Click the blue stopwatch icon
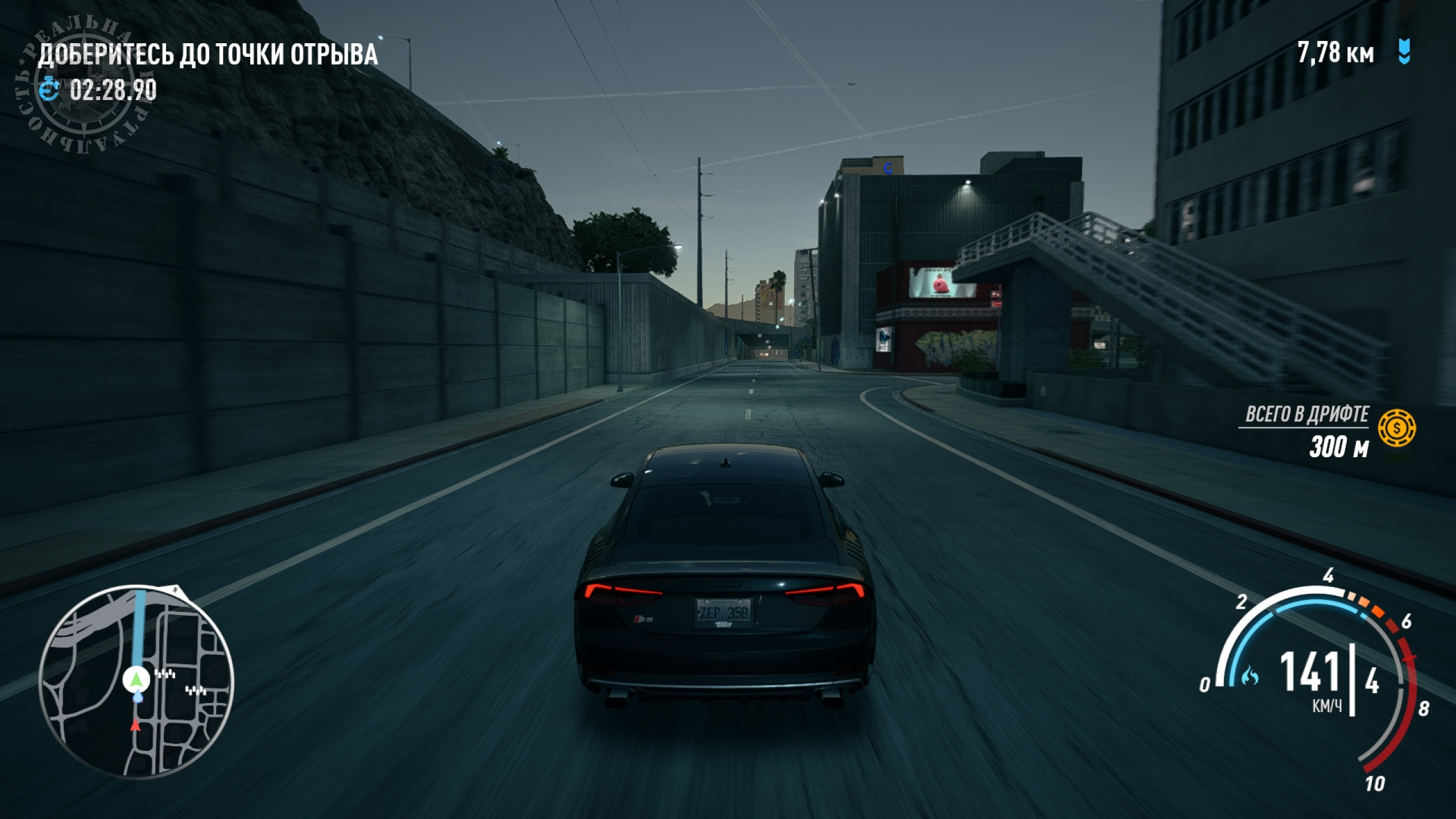The width and height of the screenshot is (1456, 819). pyautogui.click(x=50, y=90)
